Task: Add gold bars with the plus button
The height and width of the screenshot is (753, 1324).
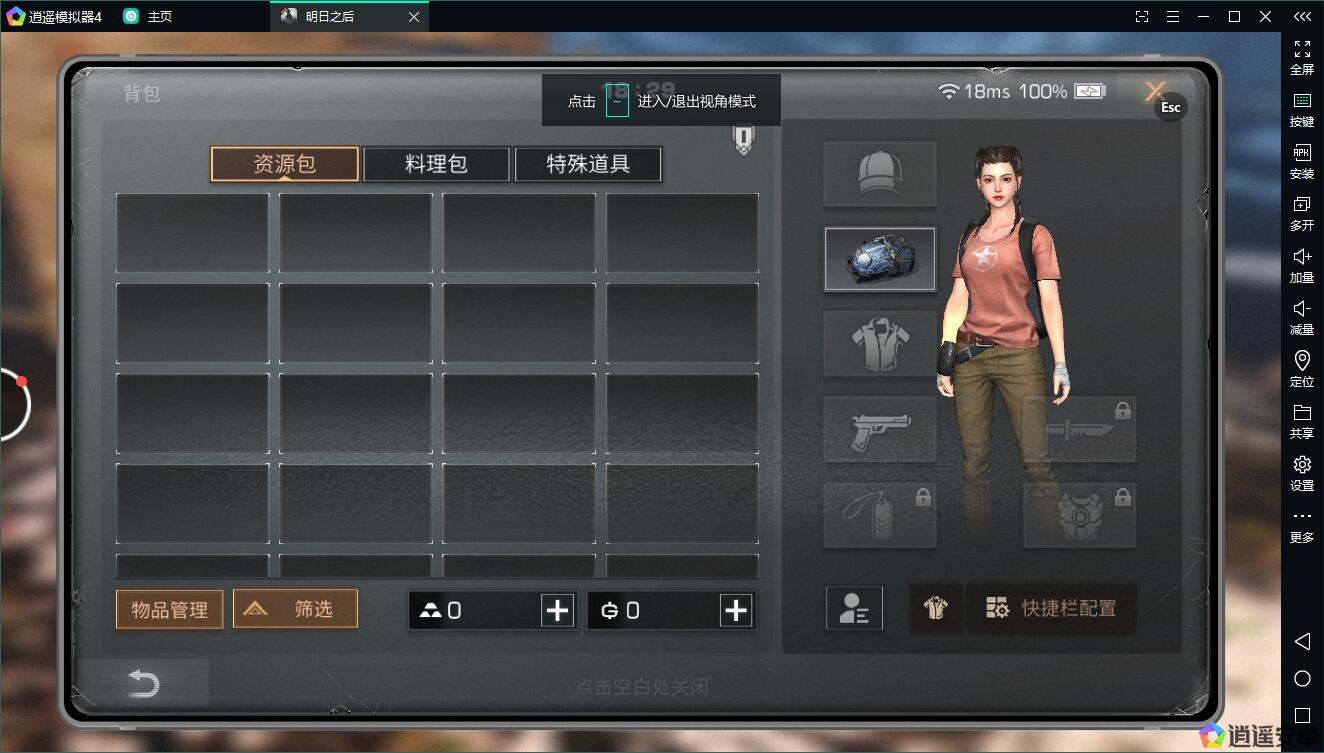Action: pos(557,610)
